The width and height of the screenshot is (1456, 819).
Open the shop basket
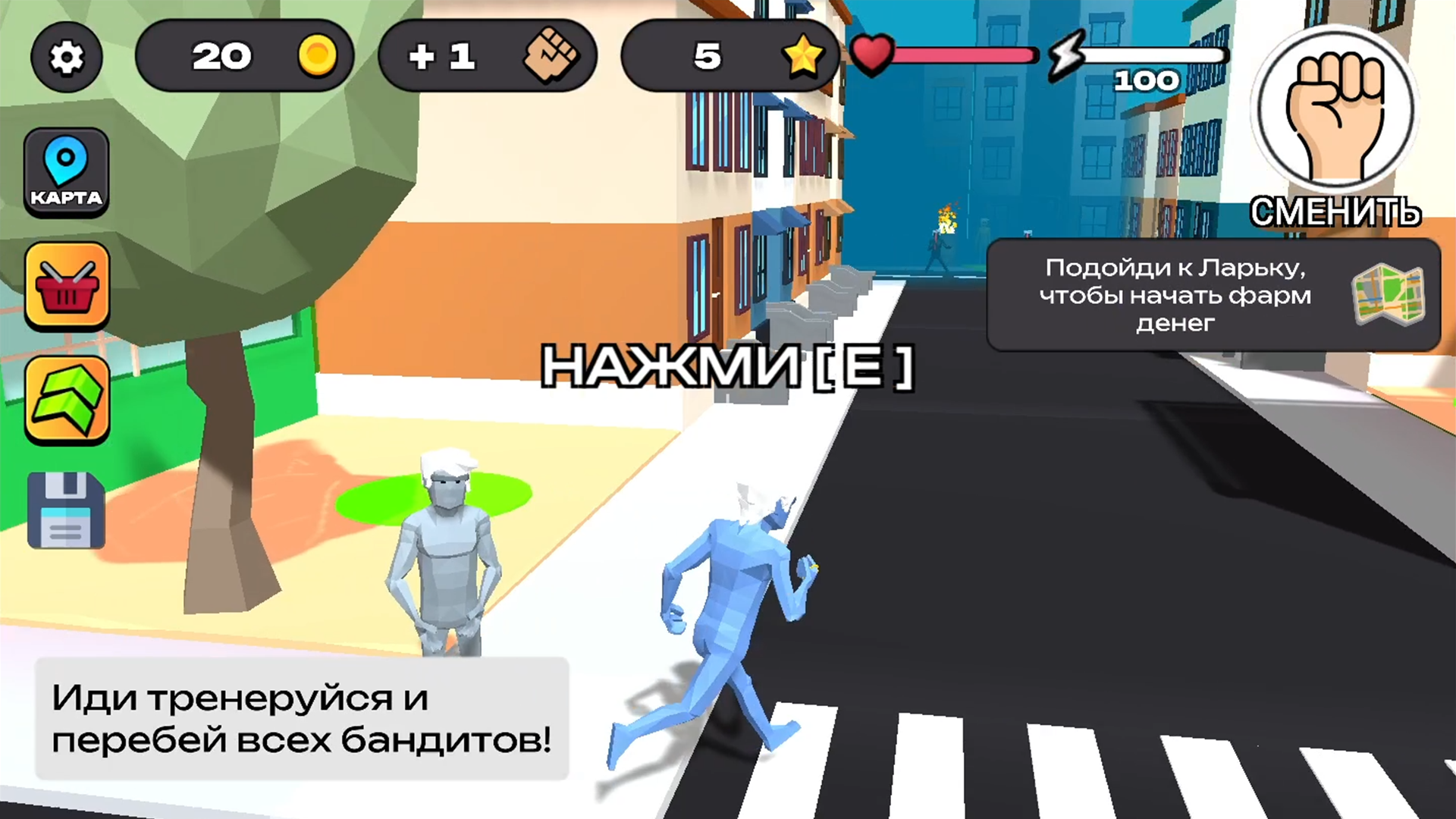[67, 288]
